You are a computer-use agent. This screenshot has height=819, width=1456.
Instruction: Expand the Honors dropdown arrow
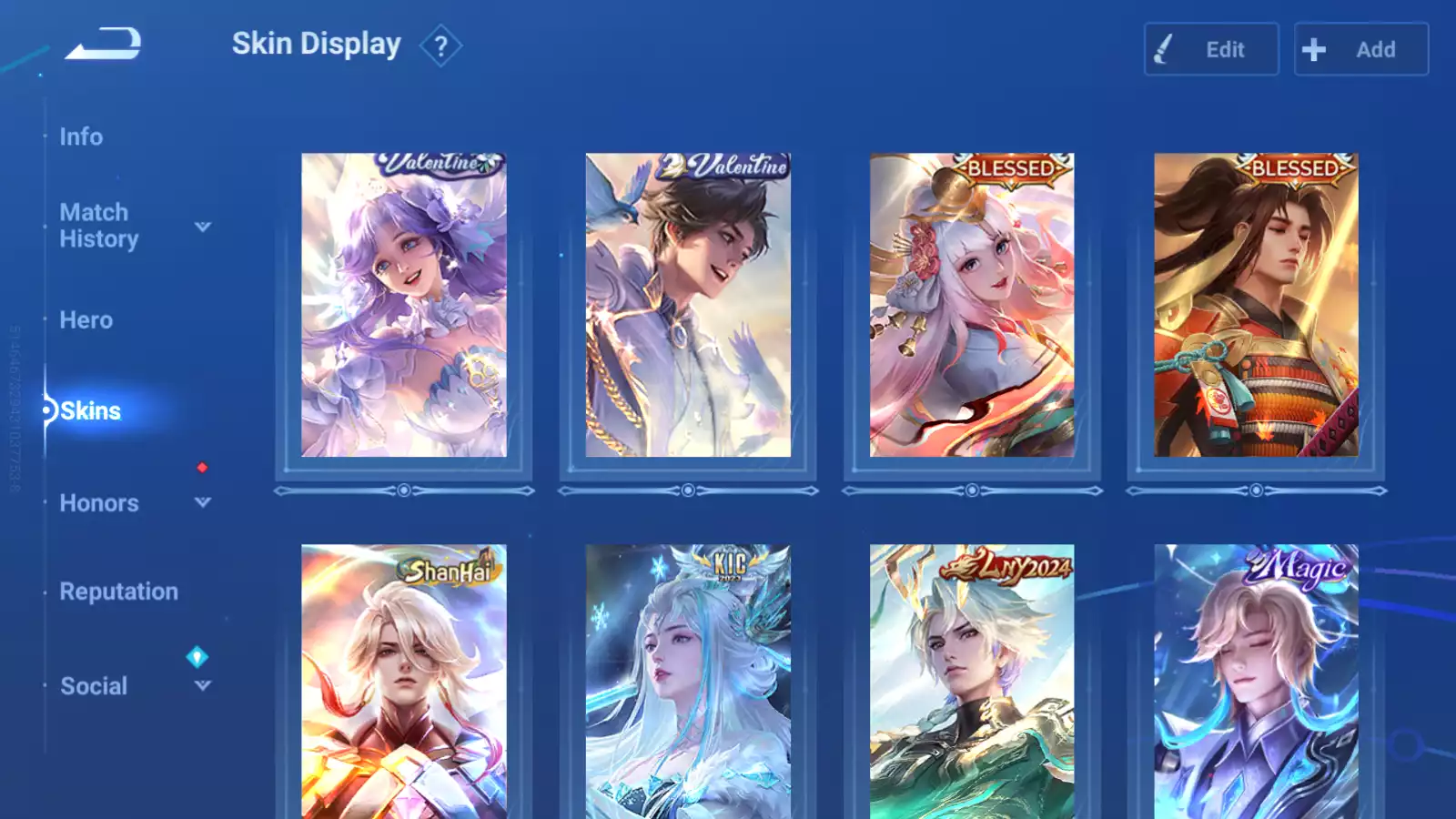[x=203, y=502]
